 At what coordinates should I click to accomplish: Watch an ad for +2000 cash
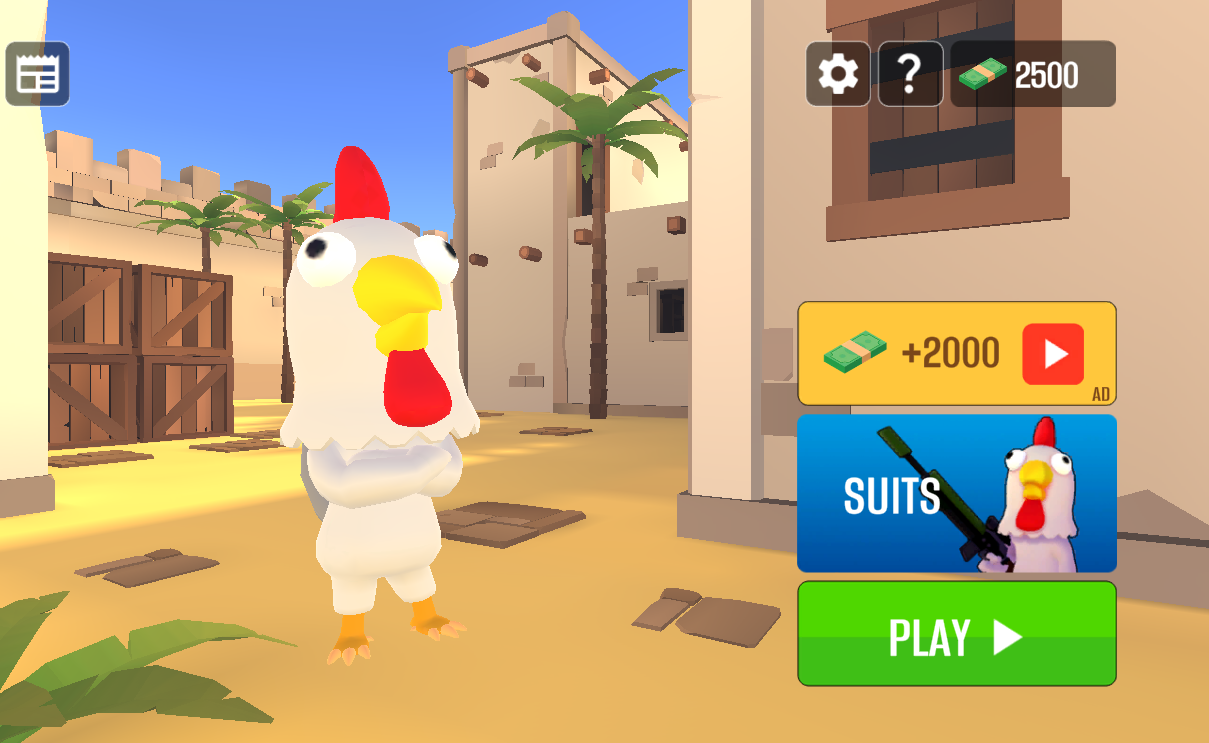[x=956, y=353]
